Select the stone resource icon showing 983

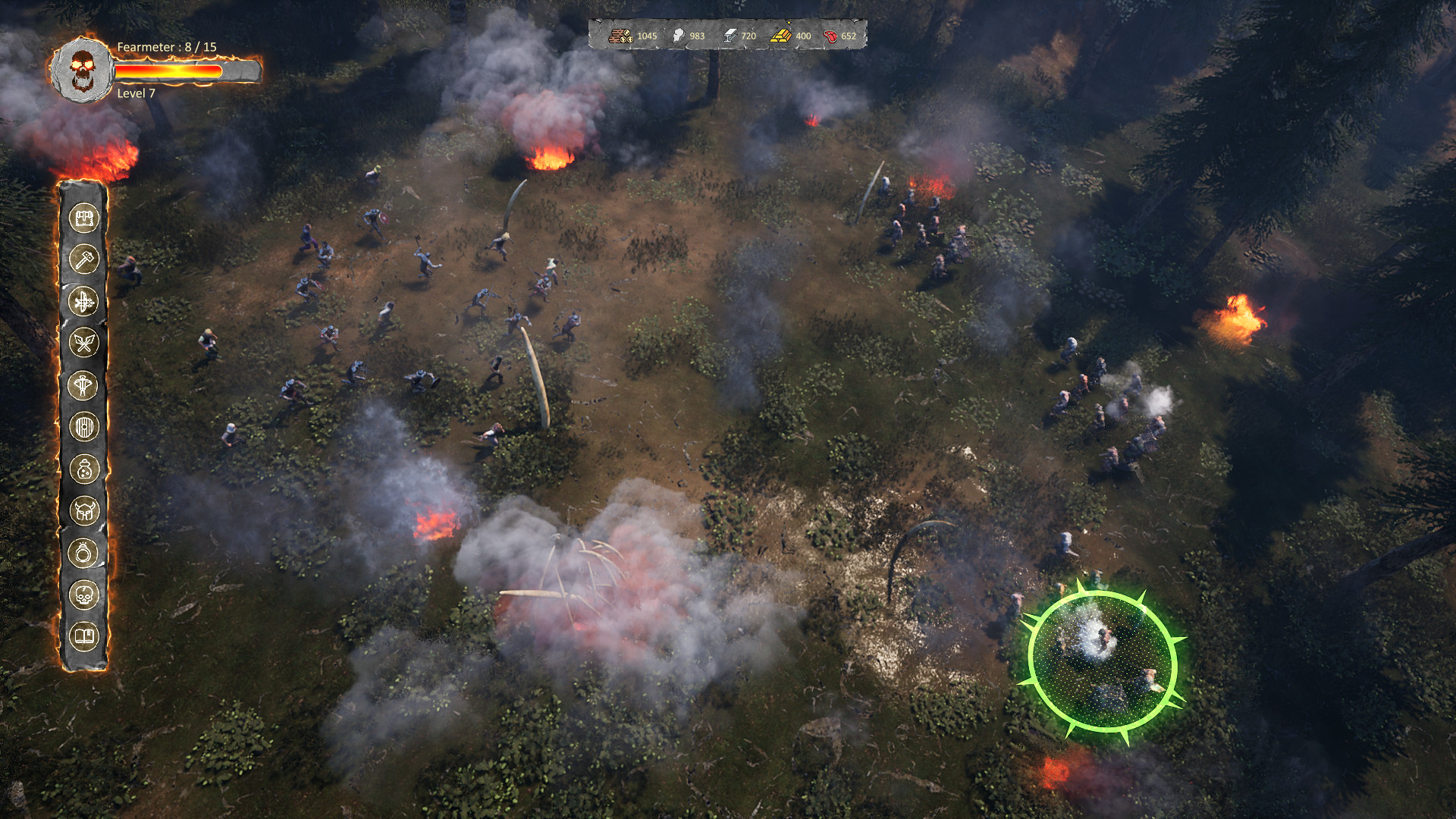click(x=686, y=34)
